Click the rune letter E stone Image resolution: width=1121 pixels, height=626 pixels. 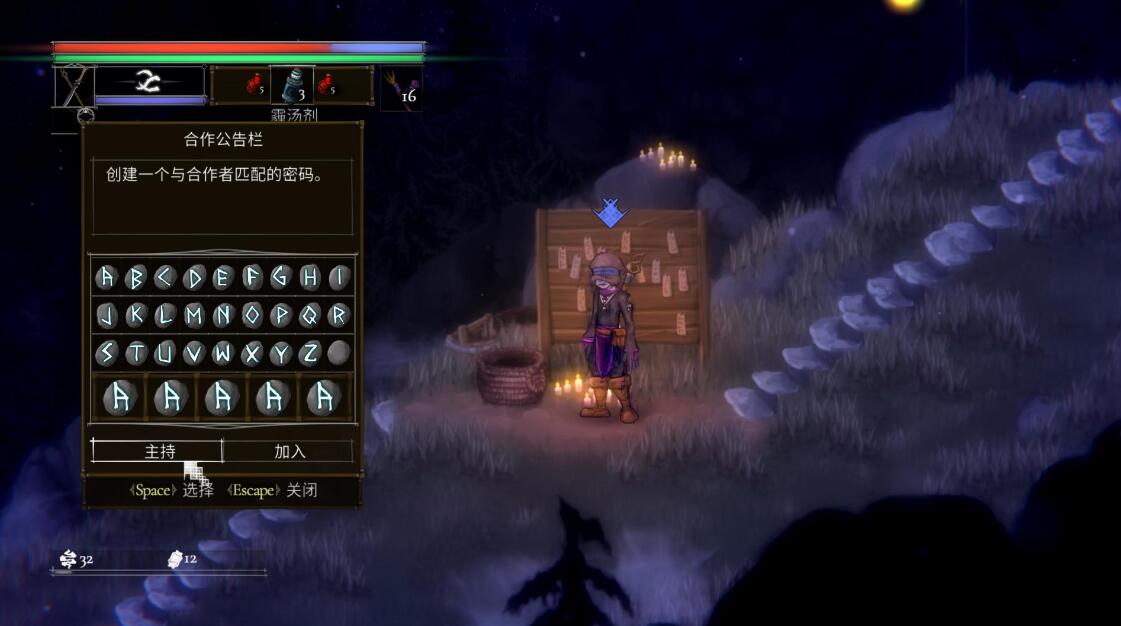tap(223, 277)
